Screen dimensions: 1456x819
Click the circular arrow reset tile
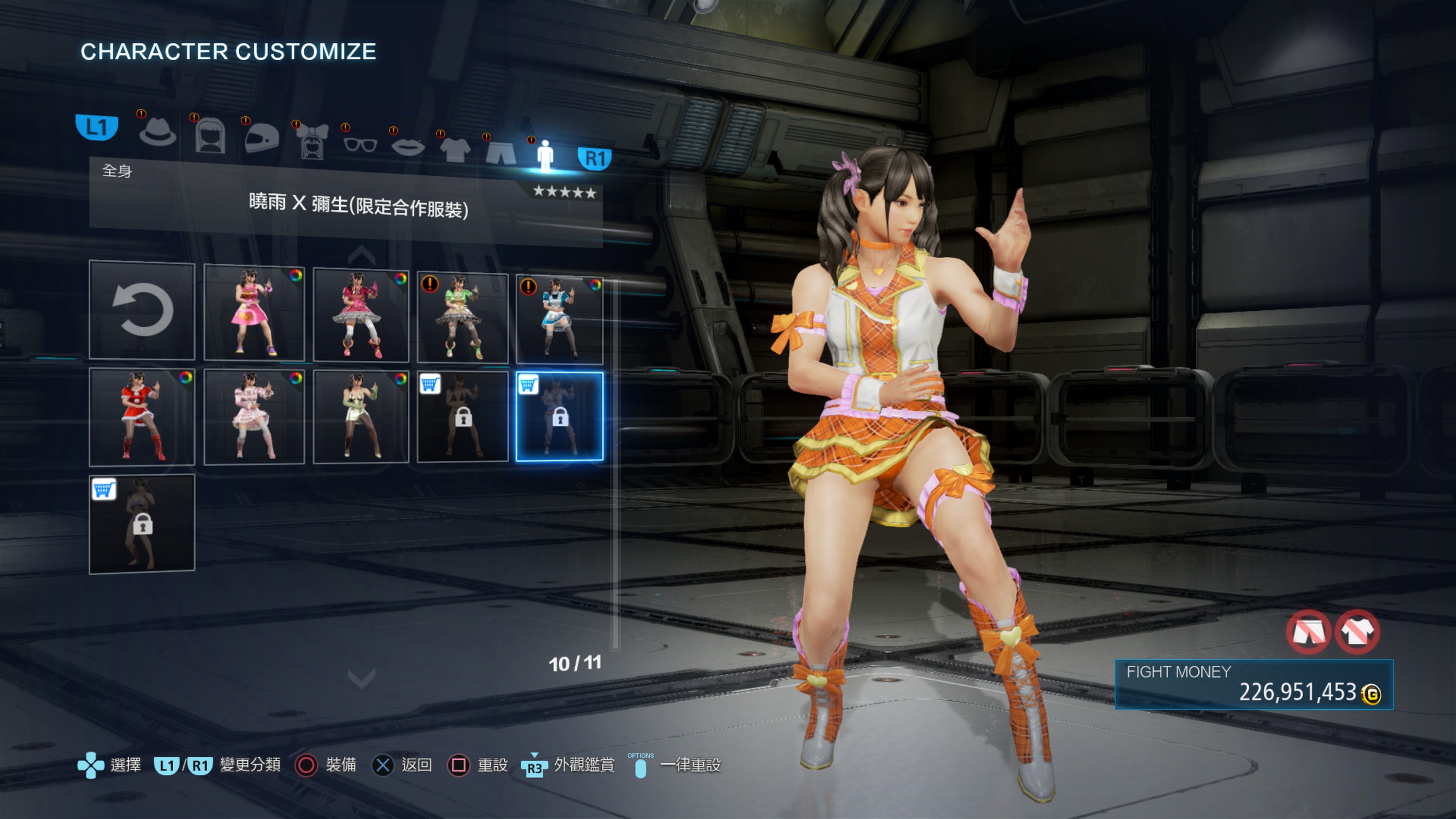tap(142, 310)
